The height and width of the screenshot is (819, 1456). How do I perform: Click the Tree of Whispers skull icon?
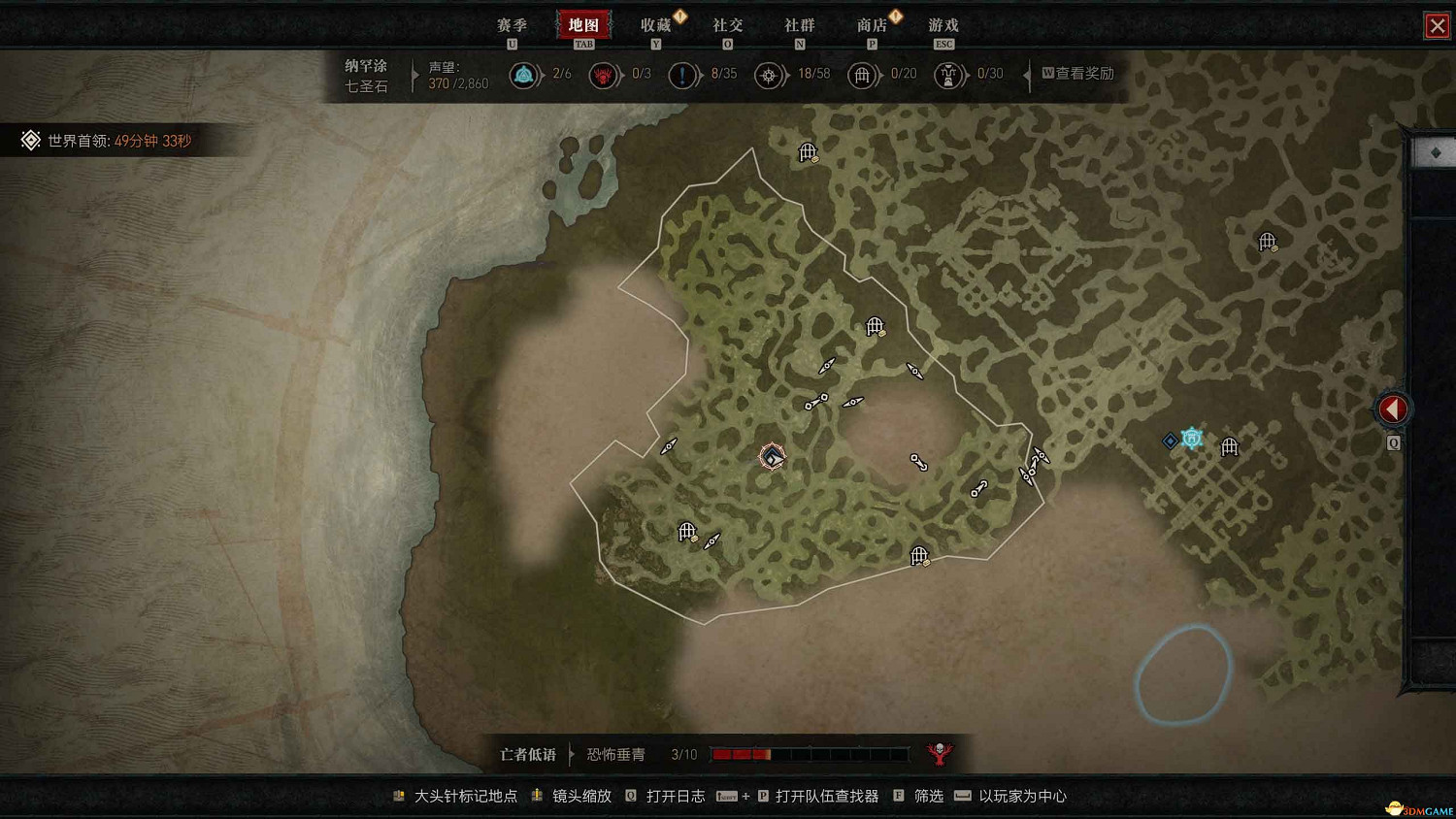coord(939,753)
